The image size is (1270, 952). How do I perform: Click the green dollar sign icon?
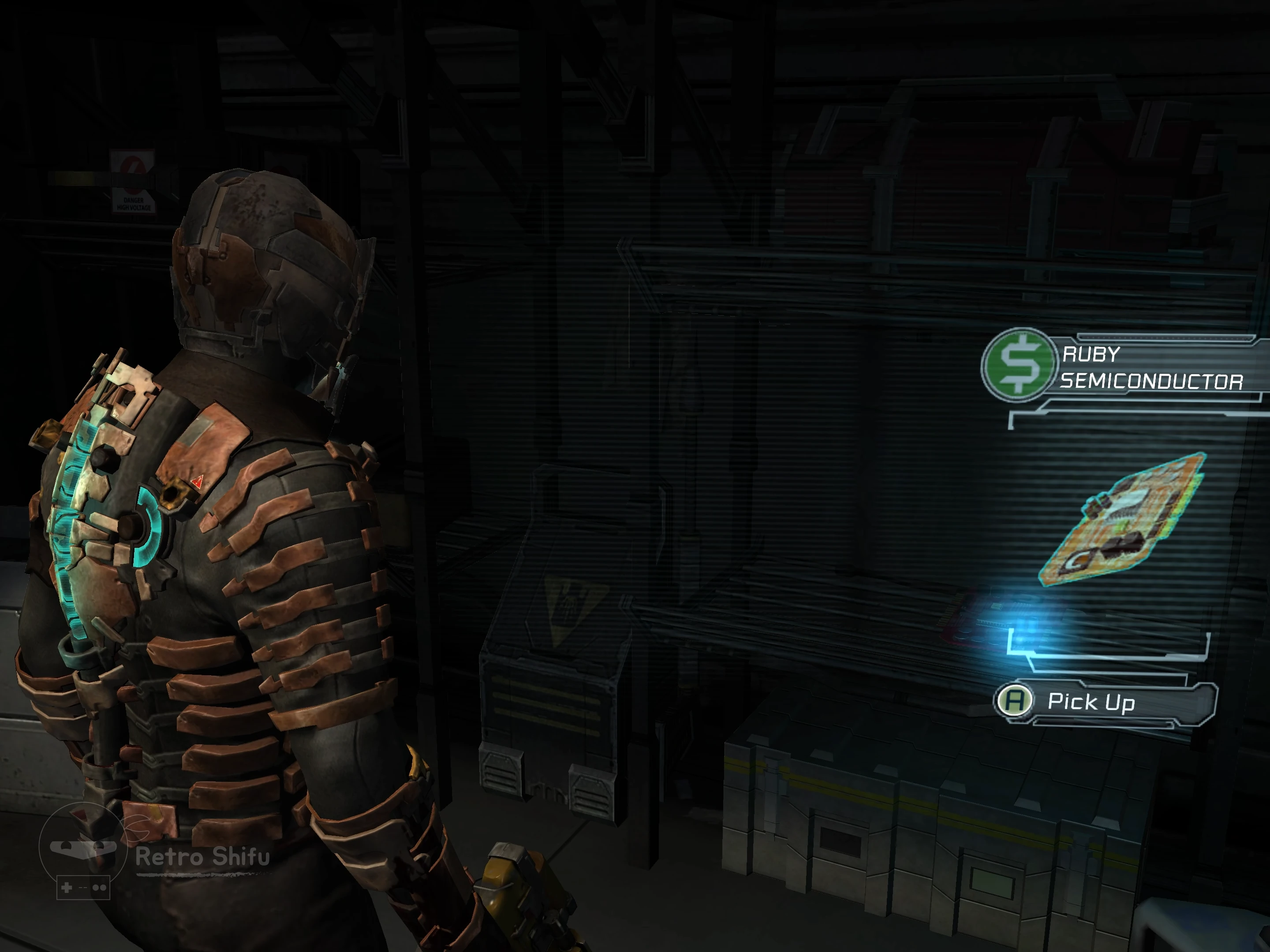tap(1019, 364)
